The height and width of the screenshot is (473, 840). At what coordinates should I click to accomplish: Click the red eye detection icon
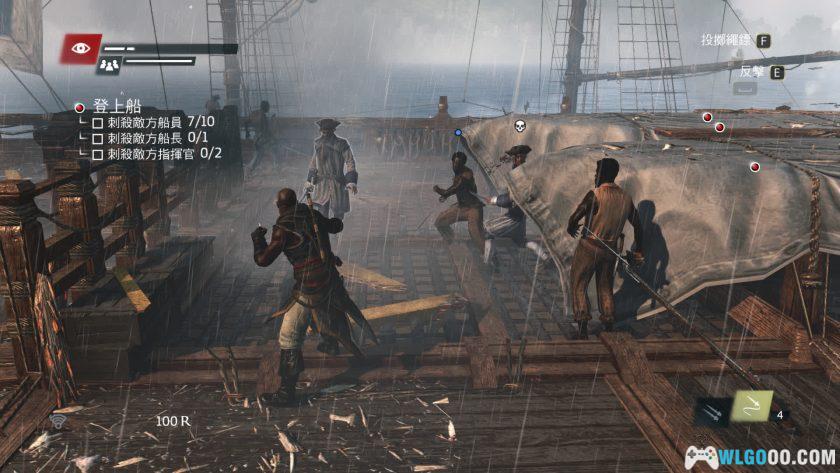79,47
